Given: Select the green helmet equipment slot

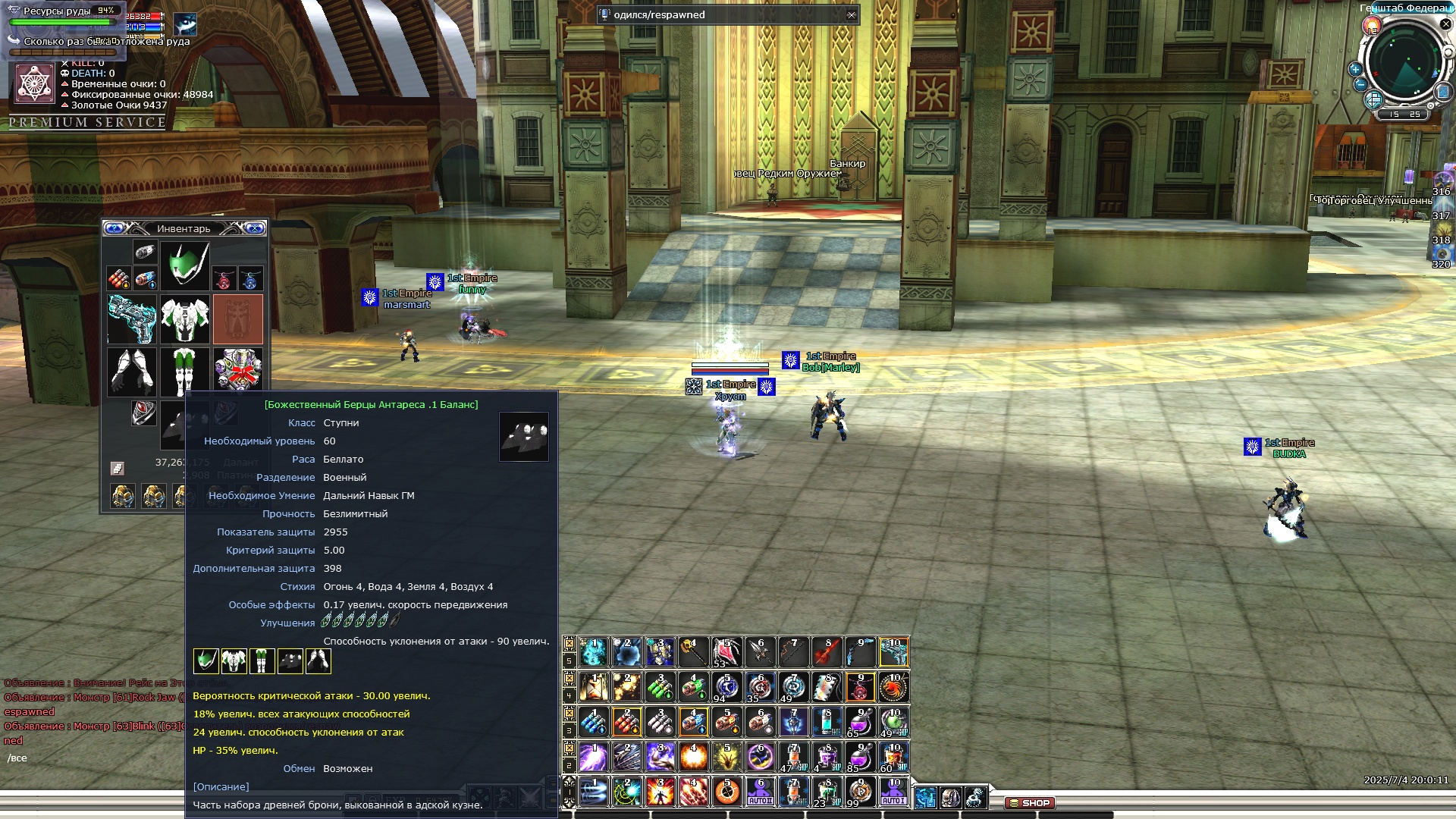Looking at the screenshot, I should click(x=184, y=265).
